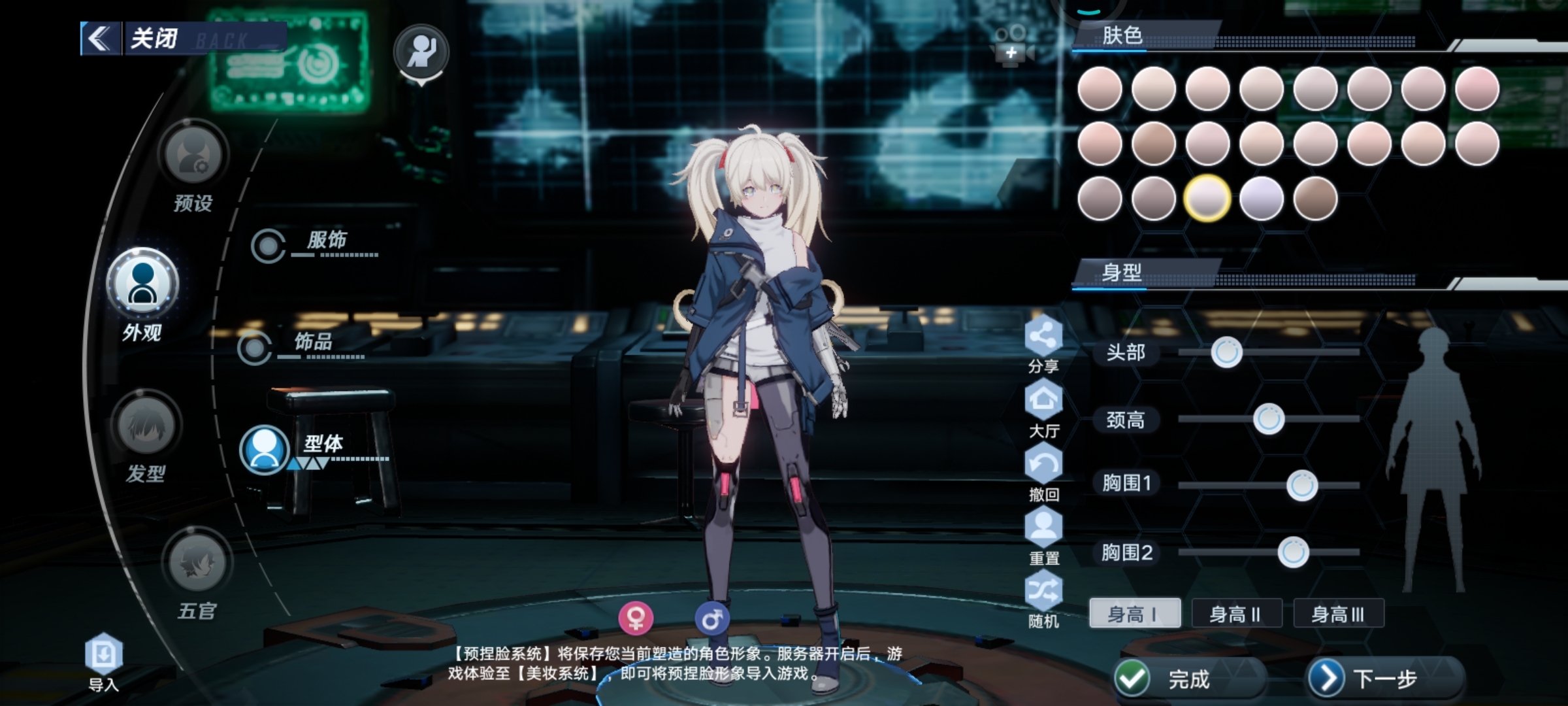Screen dimensions: 1568x706
Task: Open the 五官 facial features category
Action: click(x=197, y=562)
